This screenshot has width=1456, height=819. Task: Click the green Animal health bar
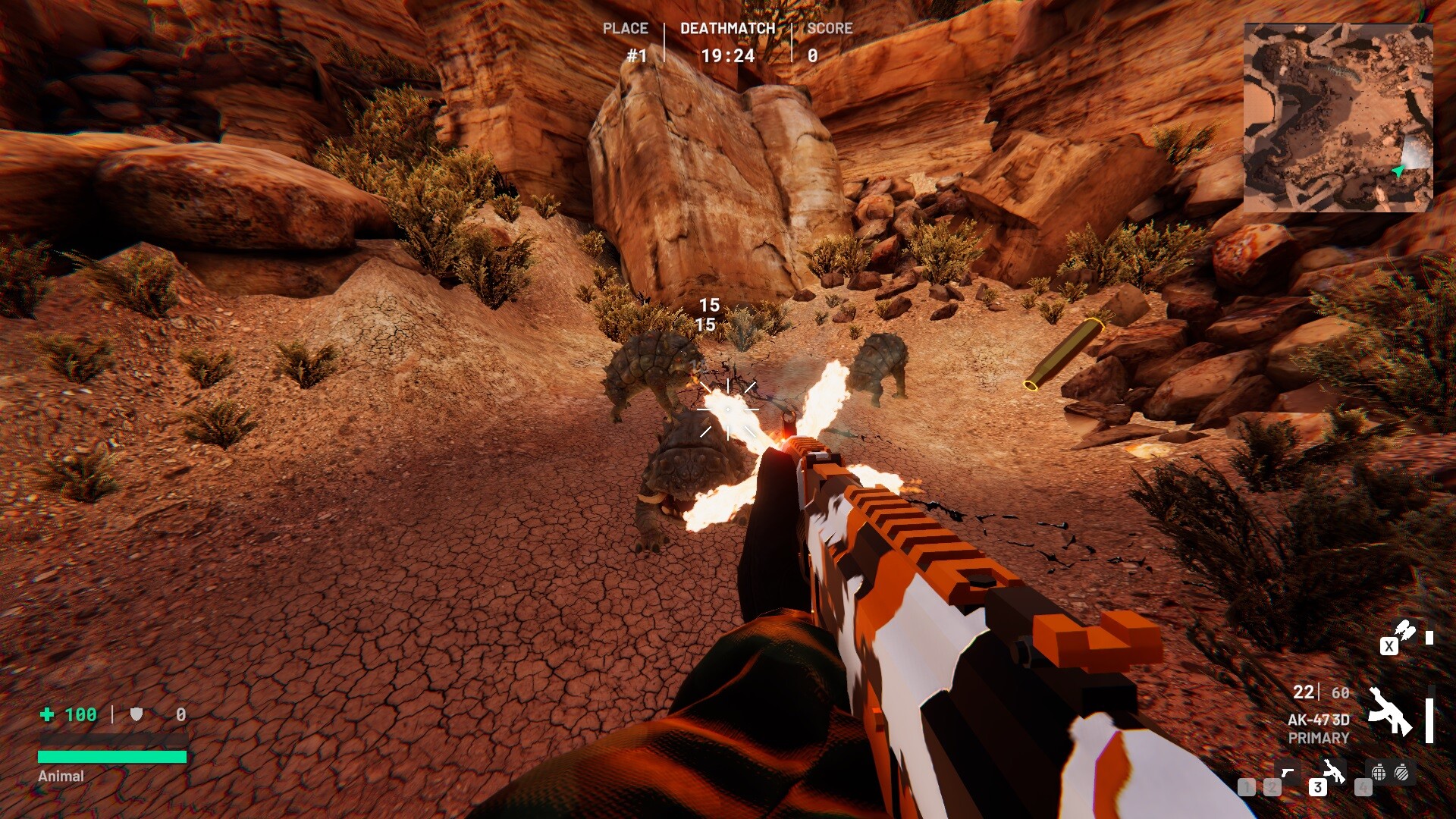pyautogui.click(x=114, y=756)
